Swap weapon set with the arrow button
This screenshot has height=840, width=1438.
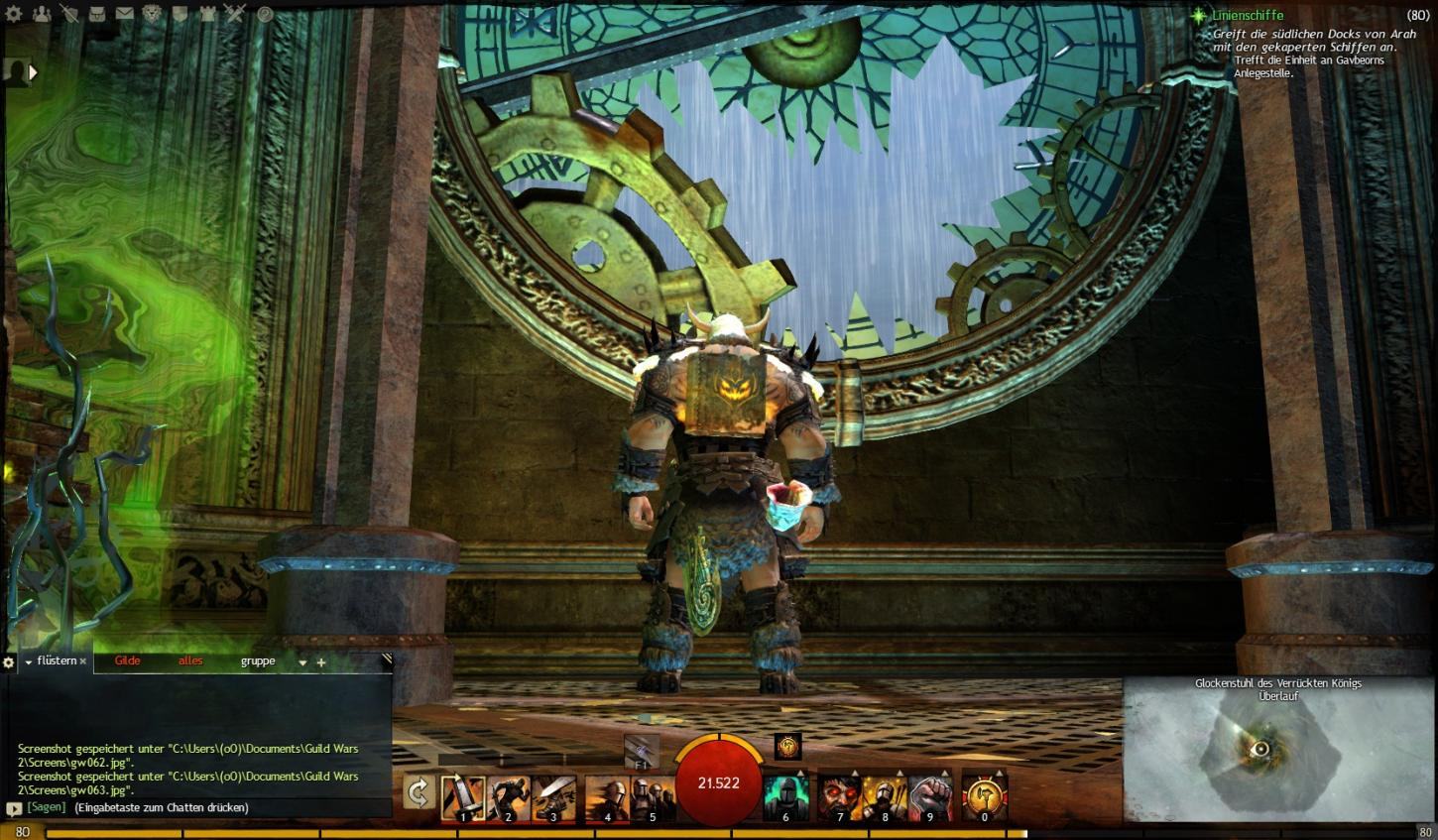(x=419, y=793)
